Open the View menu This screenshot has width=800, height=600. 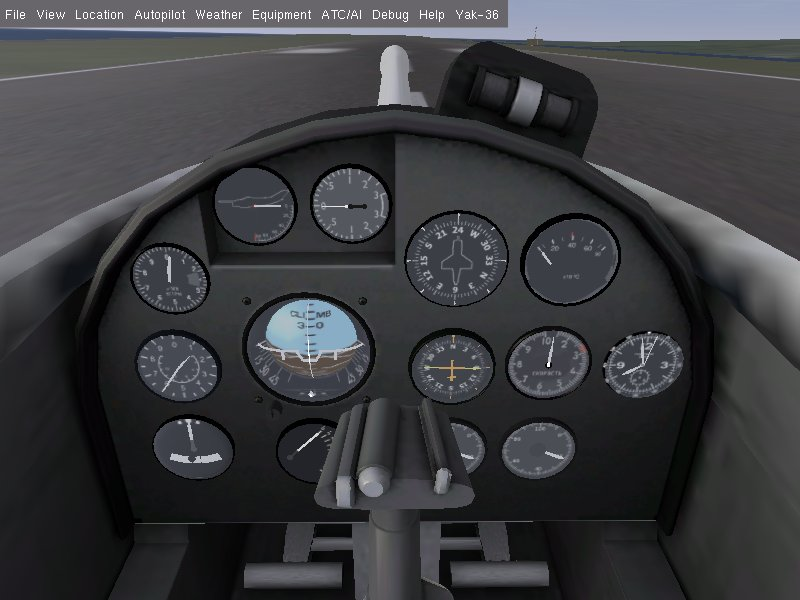(x=50, y=15)
